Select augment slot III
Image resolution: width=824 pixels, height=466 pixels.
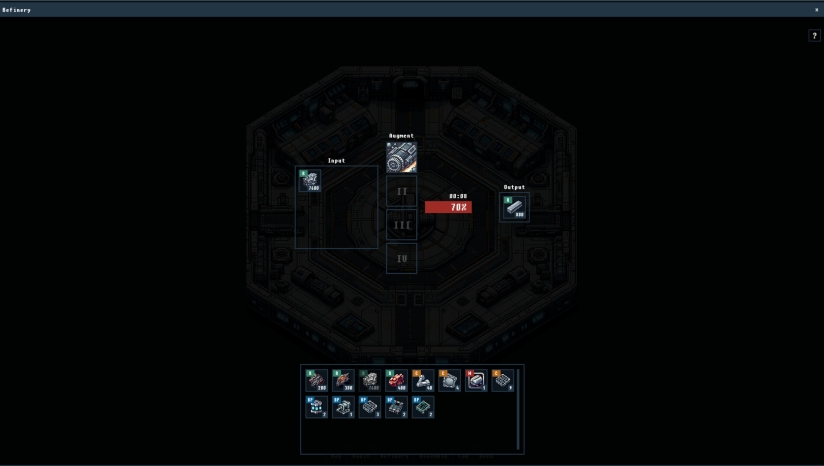tap(401, 225)
